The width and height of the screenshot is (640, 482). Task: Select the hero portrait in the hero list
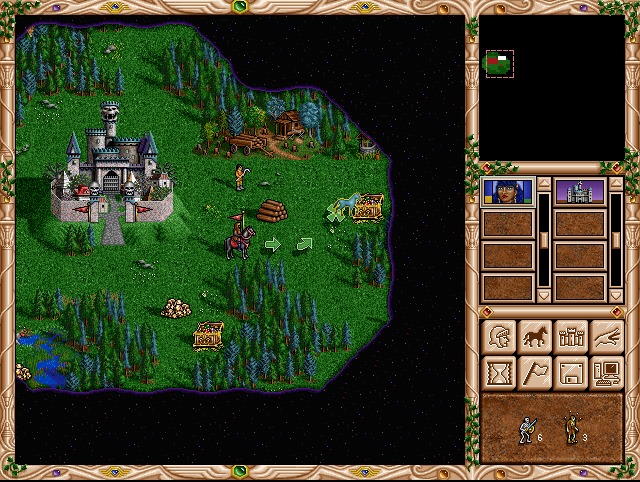(507, 192)
